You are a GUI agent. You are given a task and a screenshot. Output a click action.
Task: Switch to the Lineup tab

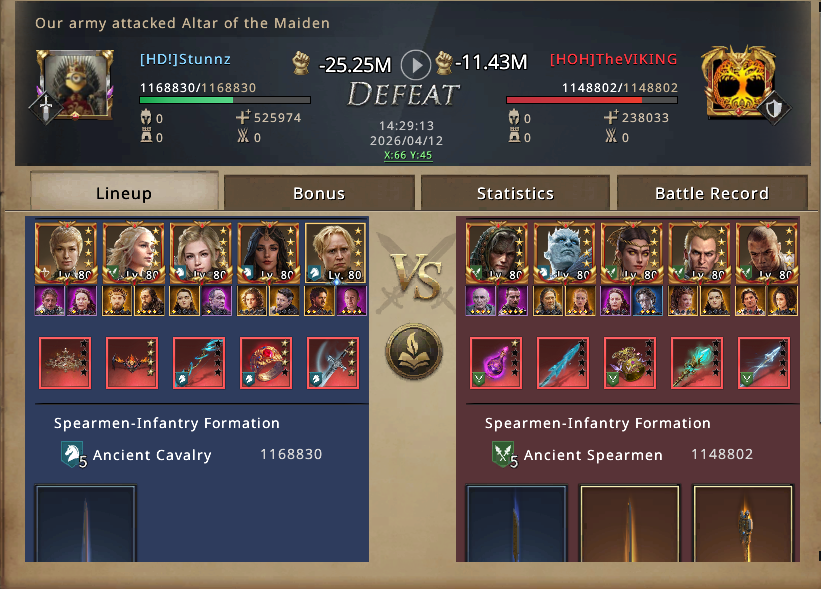[124, 193]
